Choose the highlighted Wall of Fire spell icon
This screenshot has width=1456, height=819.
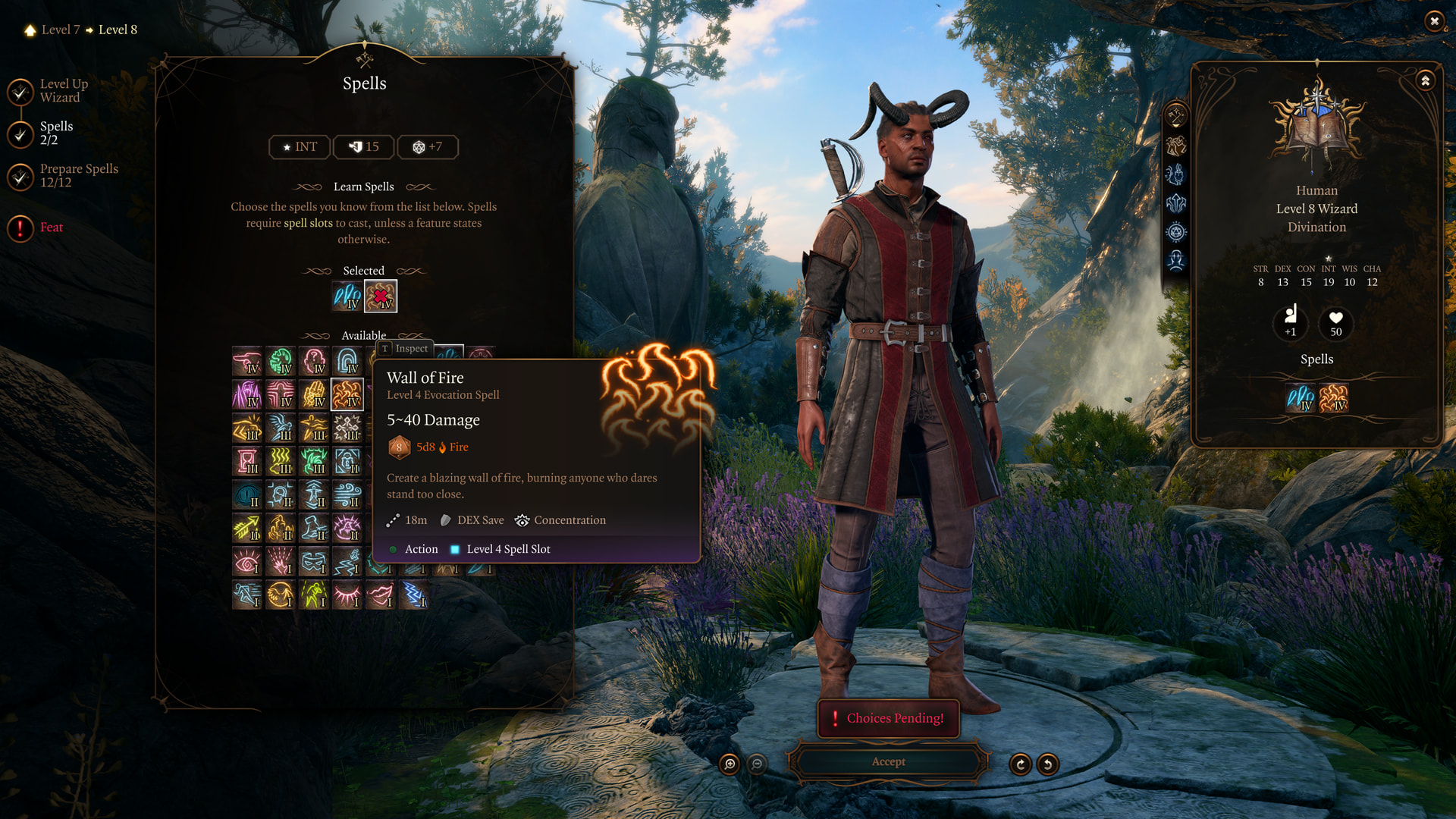[347, 395]
